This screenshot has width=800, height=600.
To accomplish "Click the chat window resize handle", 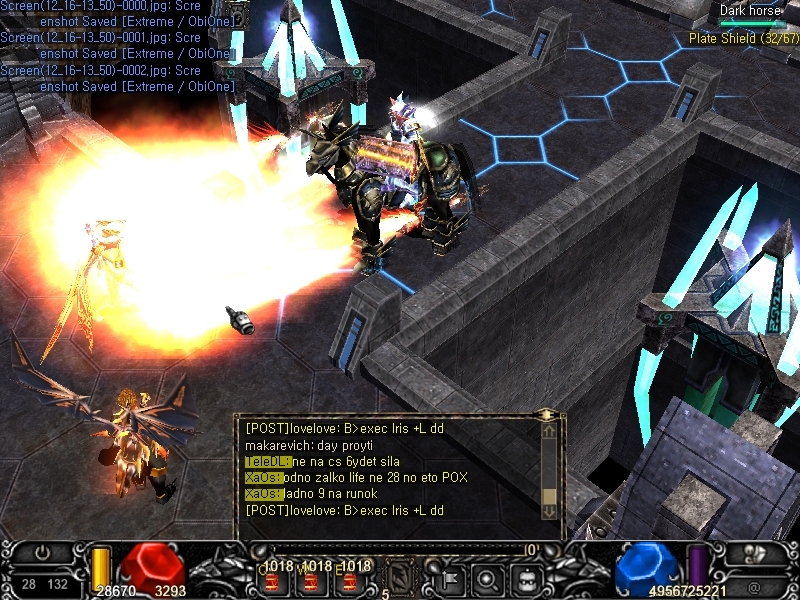I will (x=546, y=413).
